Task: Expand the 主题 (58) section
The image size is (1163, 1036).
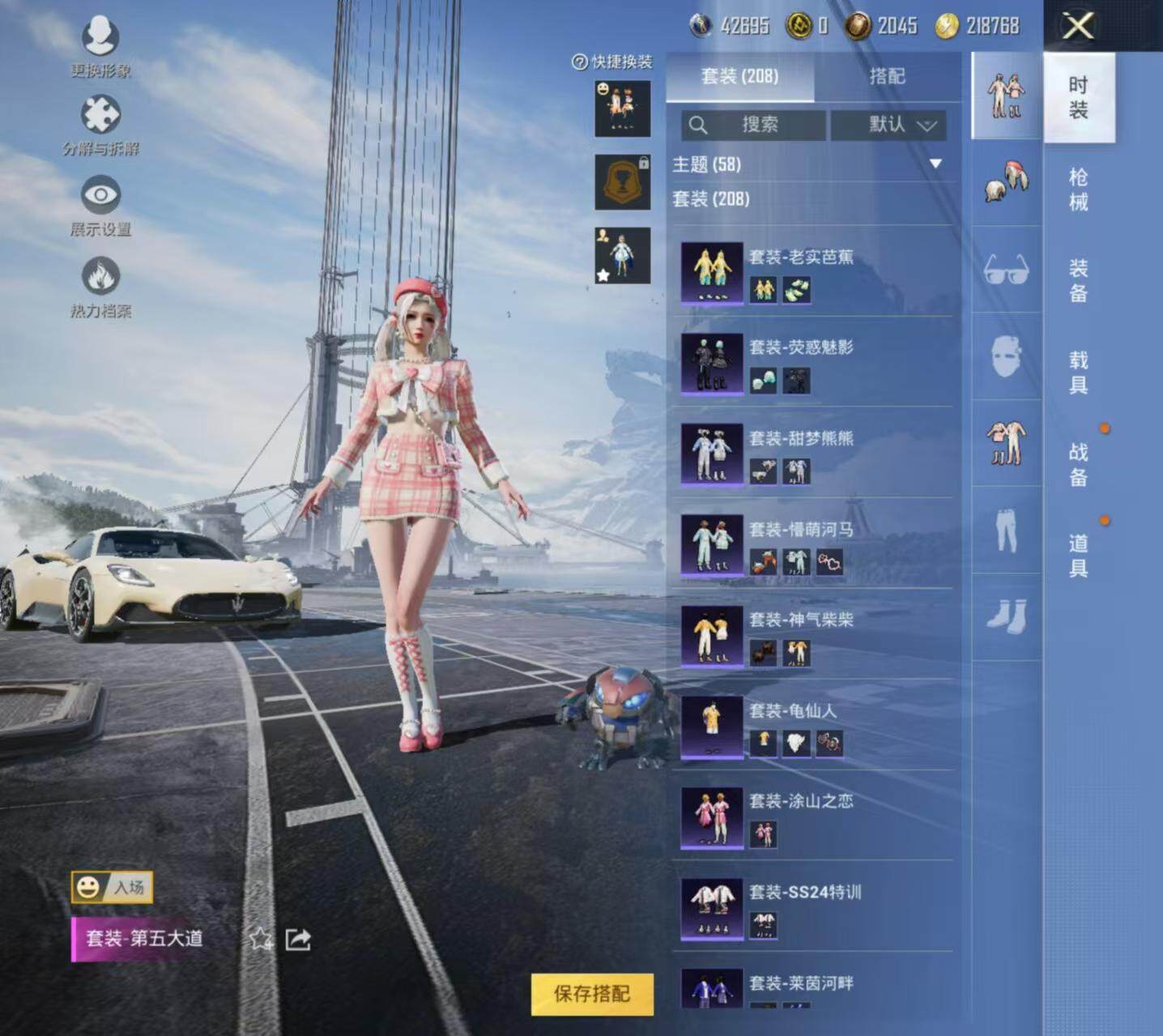Action: 935,164
